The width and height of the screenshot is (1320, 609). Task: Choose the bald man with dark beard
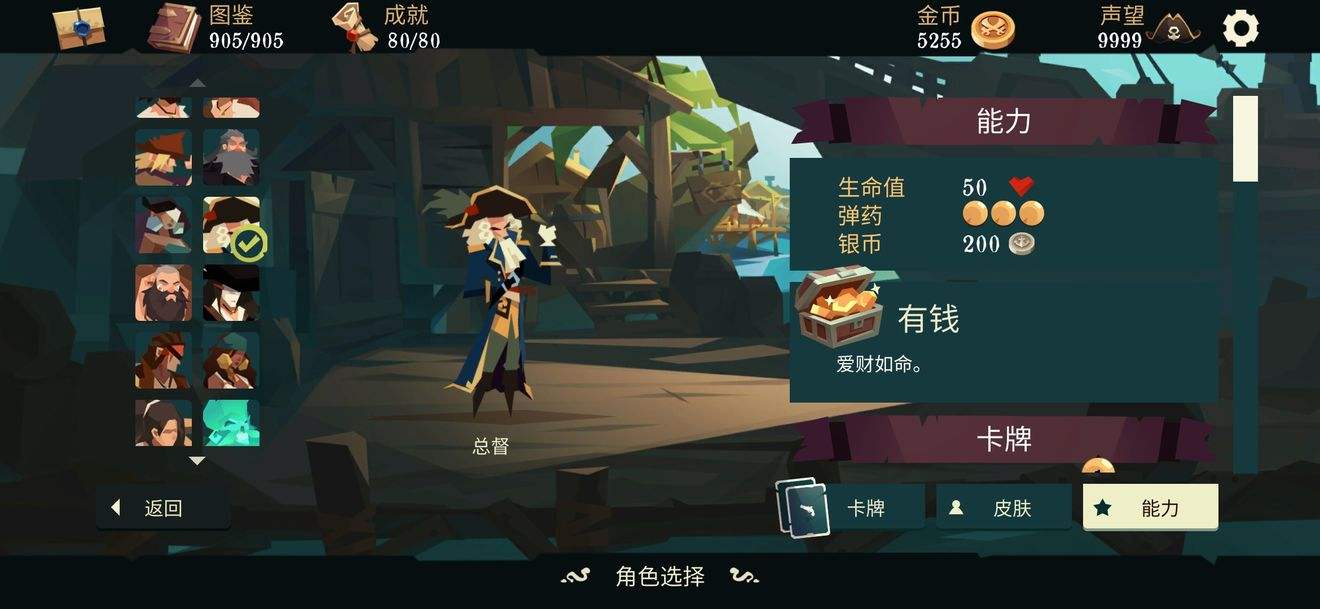click(x=163, y=293)
